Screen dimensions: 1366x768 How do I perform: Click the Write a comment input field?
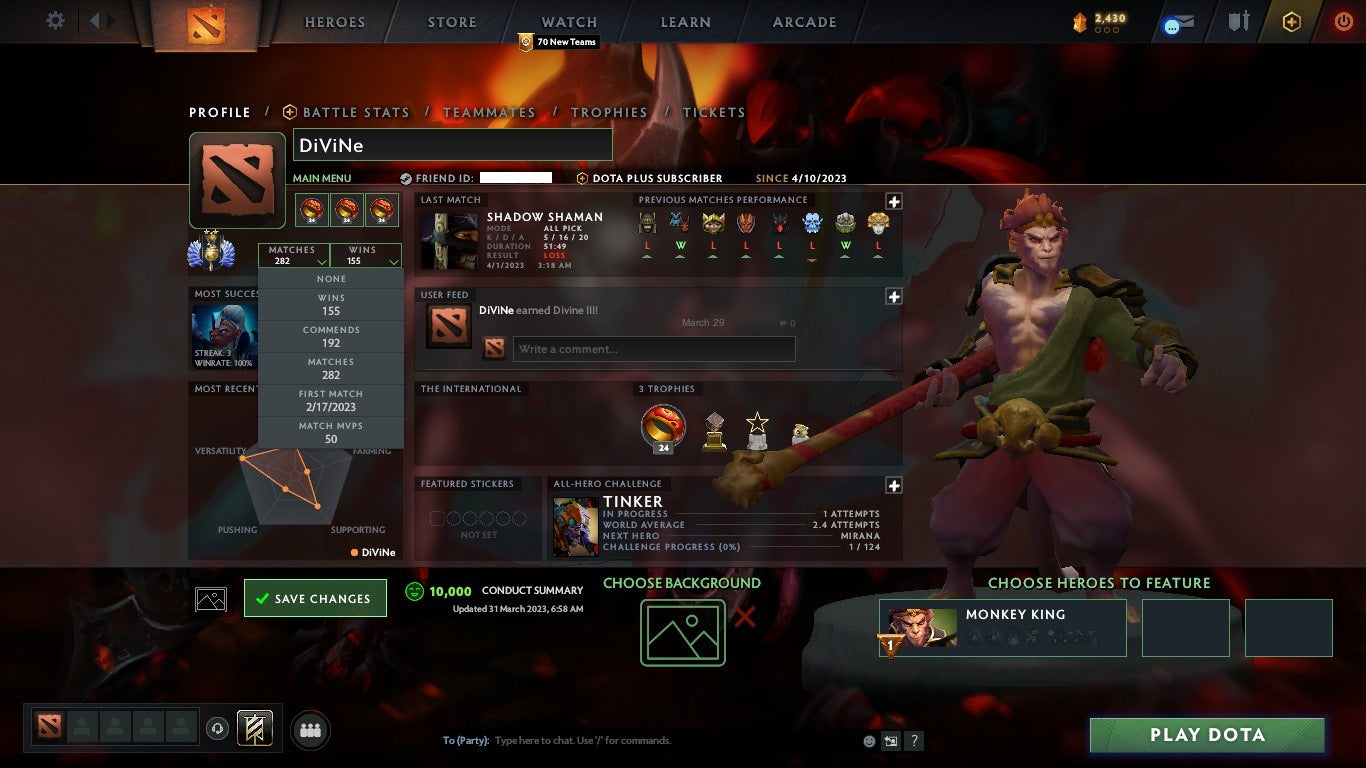654,348
